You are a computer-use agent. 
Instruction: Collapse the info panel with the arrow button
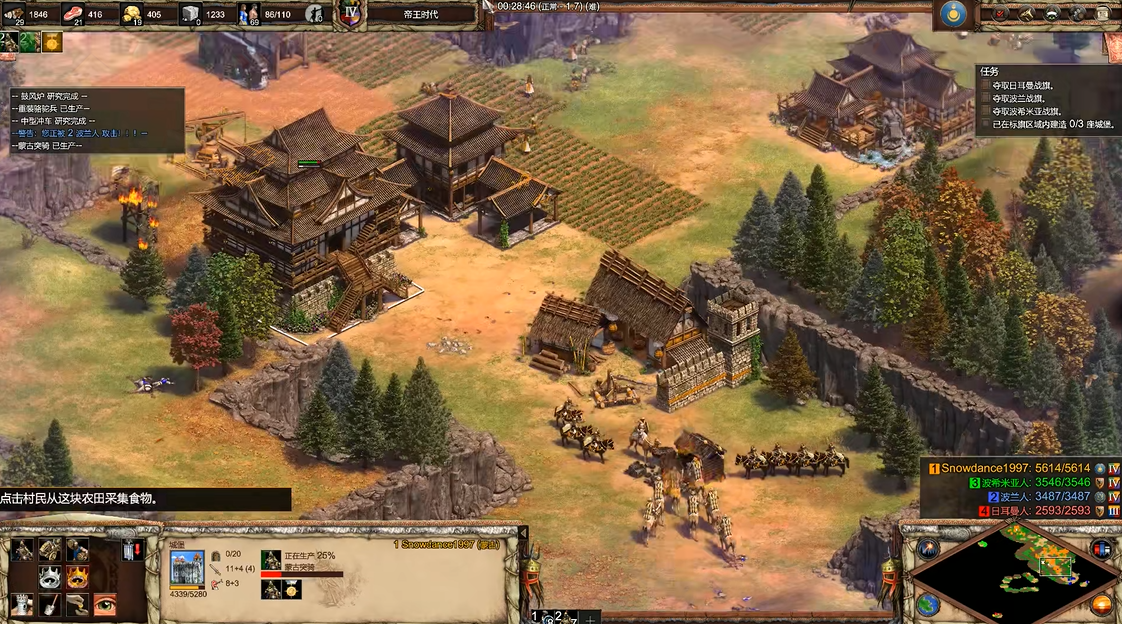(x=522, y=534)
